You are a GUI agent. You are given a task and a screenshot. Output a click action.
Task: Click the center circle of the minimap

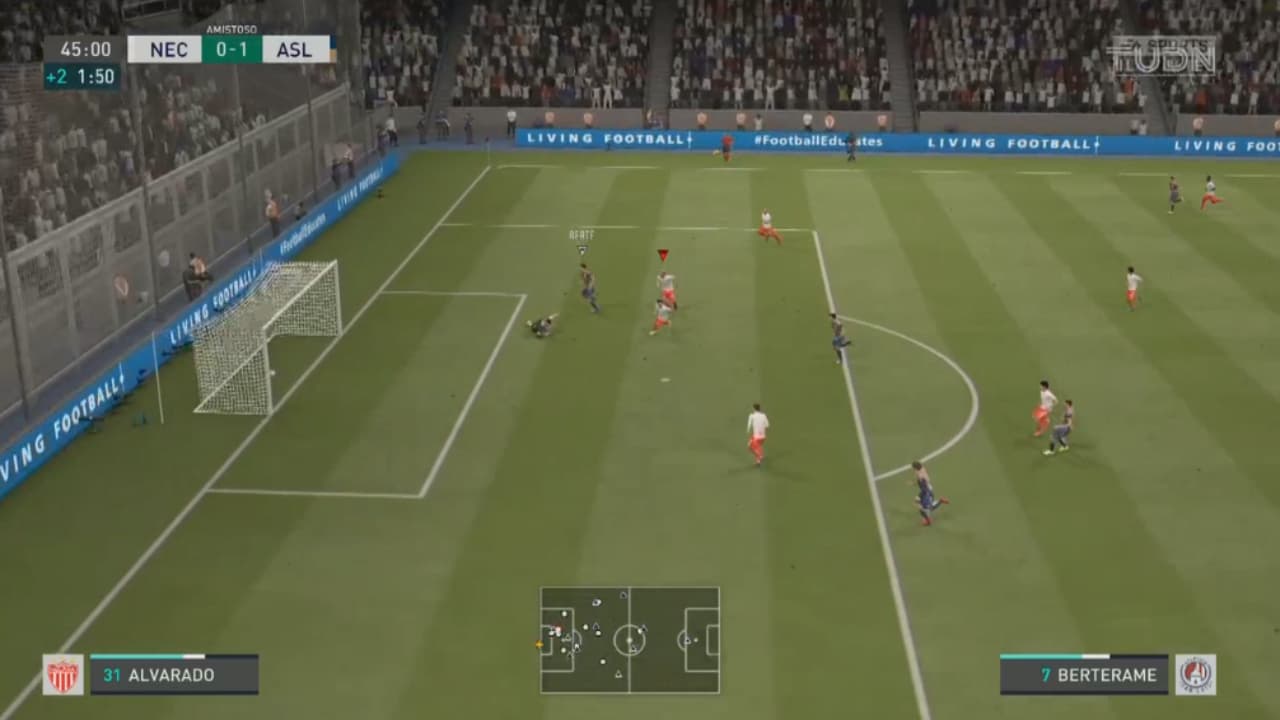[x=629, y=640]
